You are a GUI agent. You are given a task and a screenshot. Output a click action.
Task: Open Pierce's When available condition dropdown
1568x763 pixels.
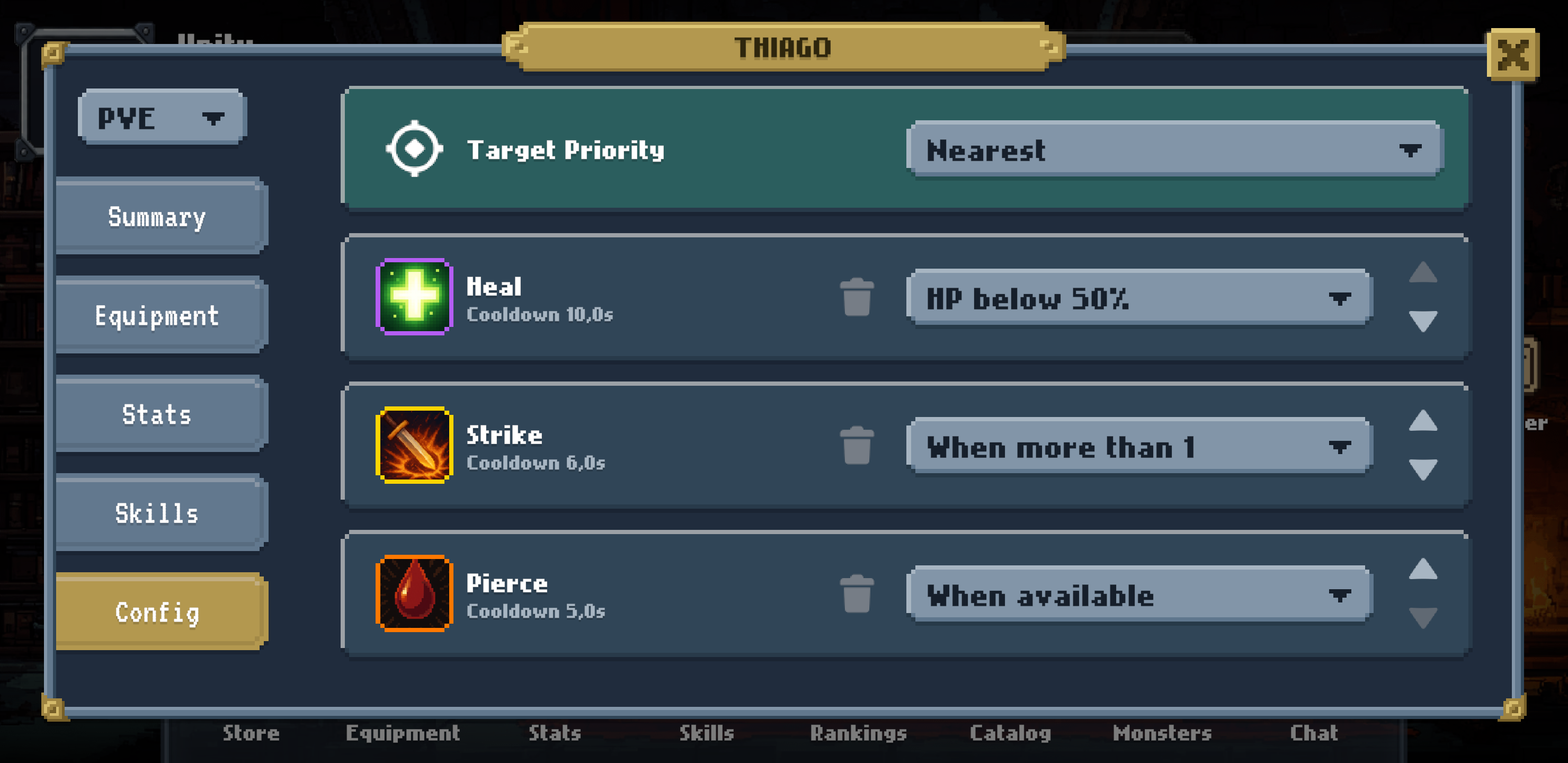(1141, 595)
